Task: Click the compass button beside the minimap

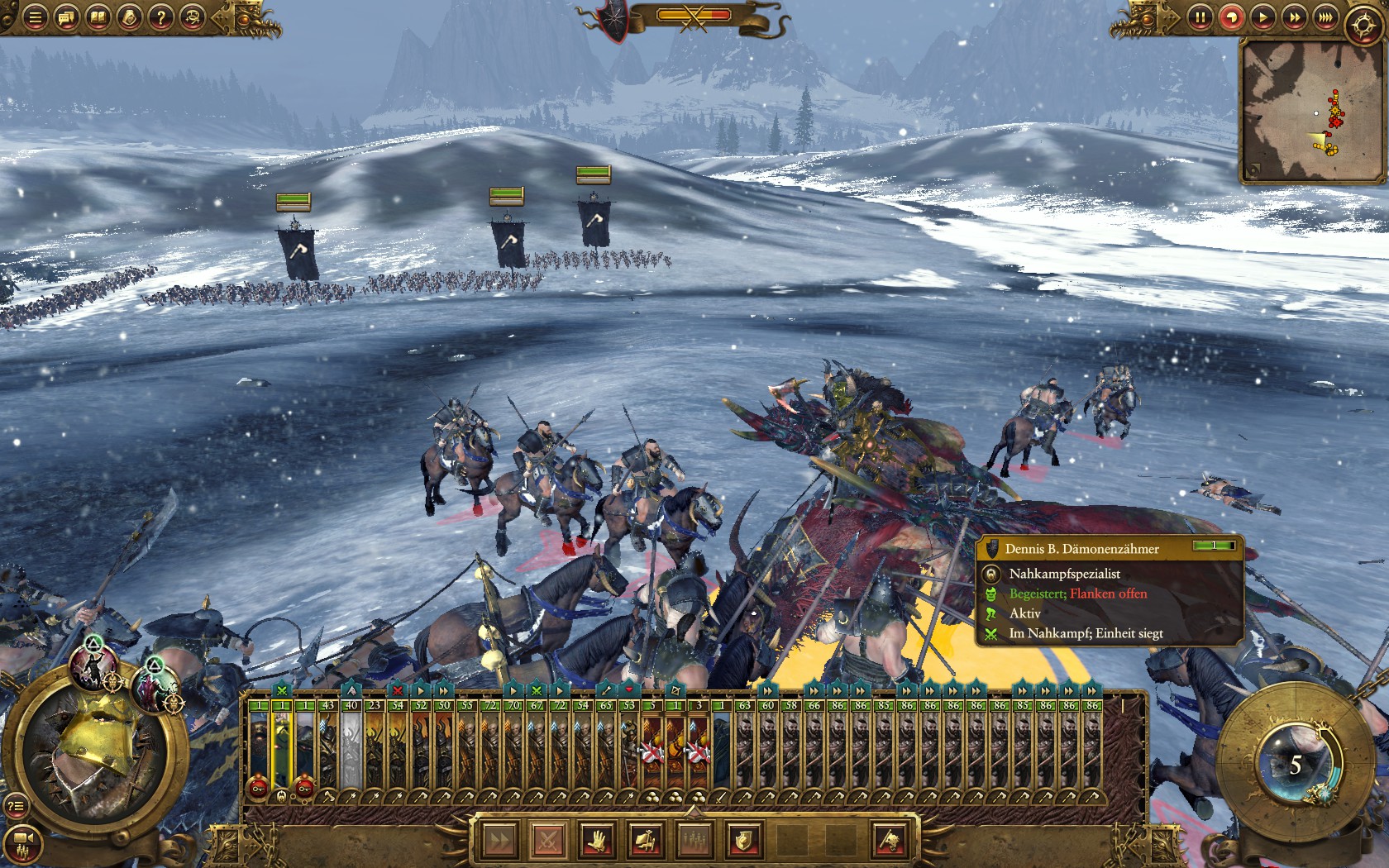Action: tap(1363, 25)
